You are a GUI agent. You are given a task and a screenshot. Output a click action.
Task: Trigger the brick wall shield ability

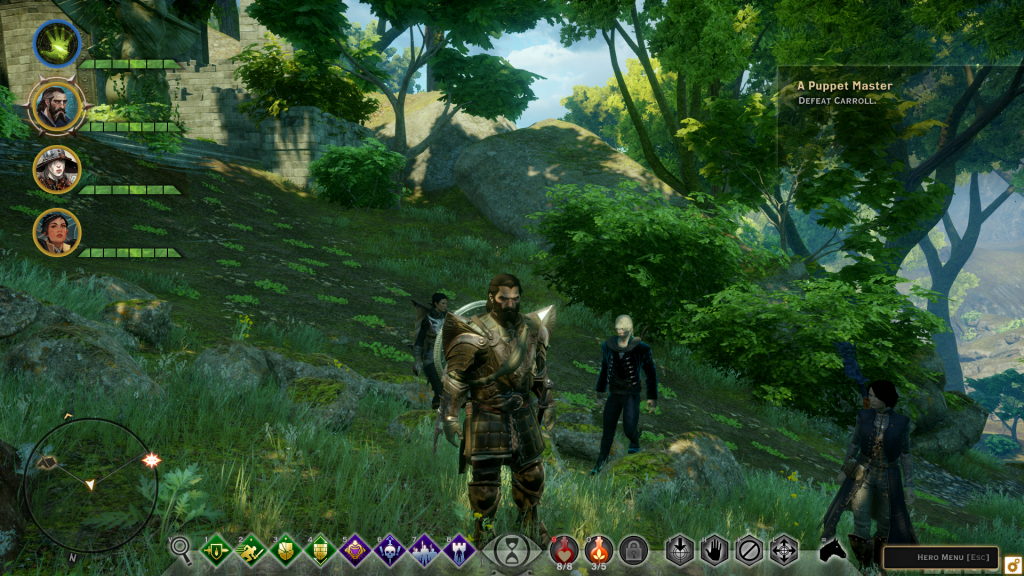coord(320,549)
